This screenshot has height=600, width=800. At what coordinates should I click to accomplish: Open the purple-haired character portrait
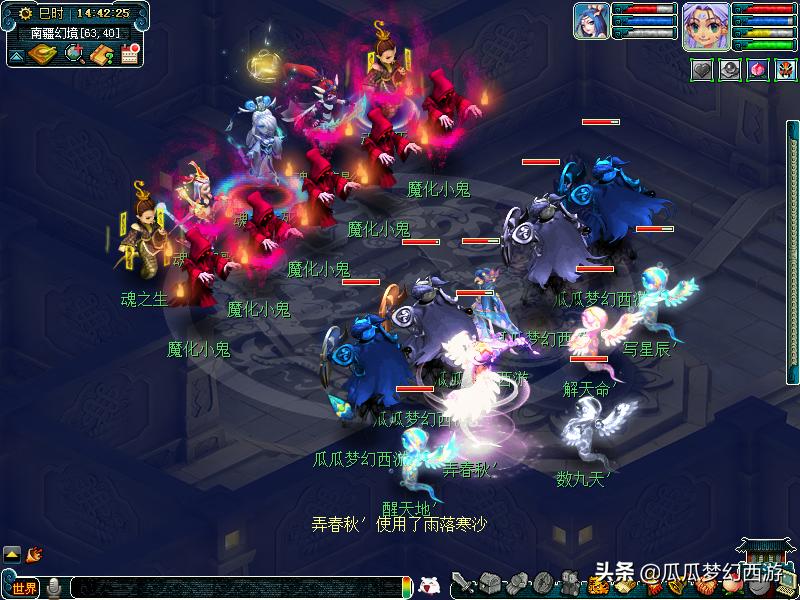705,24
